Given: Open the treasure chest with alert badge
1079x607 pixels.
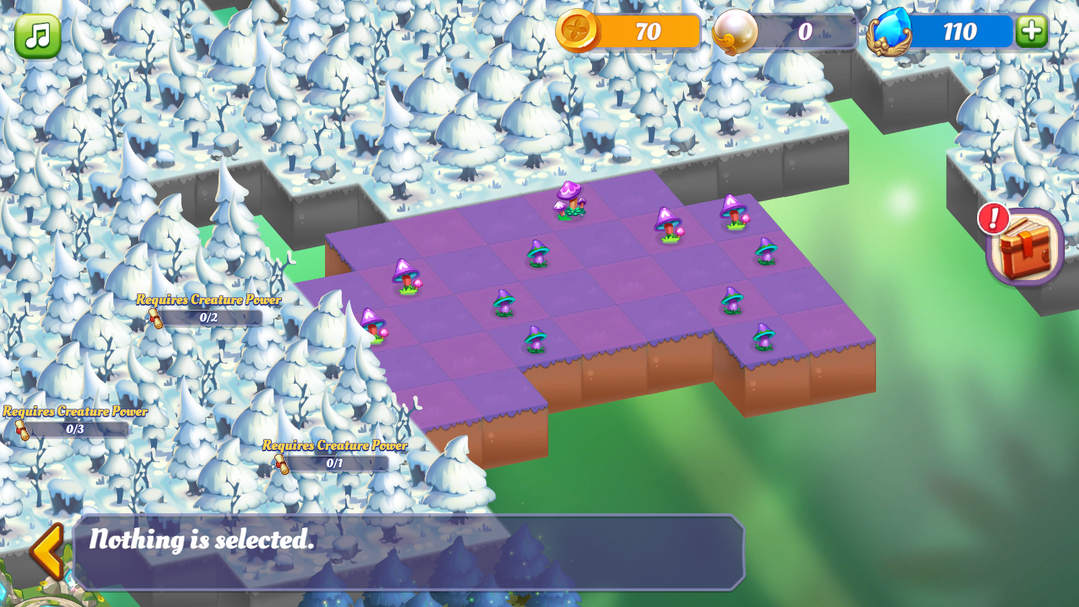Looking at the screenshot, I should coord(1026,248).
